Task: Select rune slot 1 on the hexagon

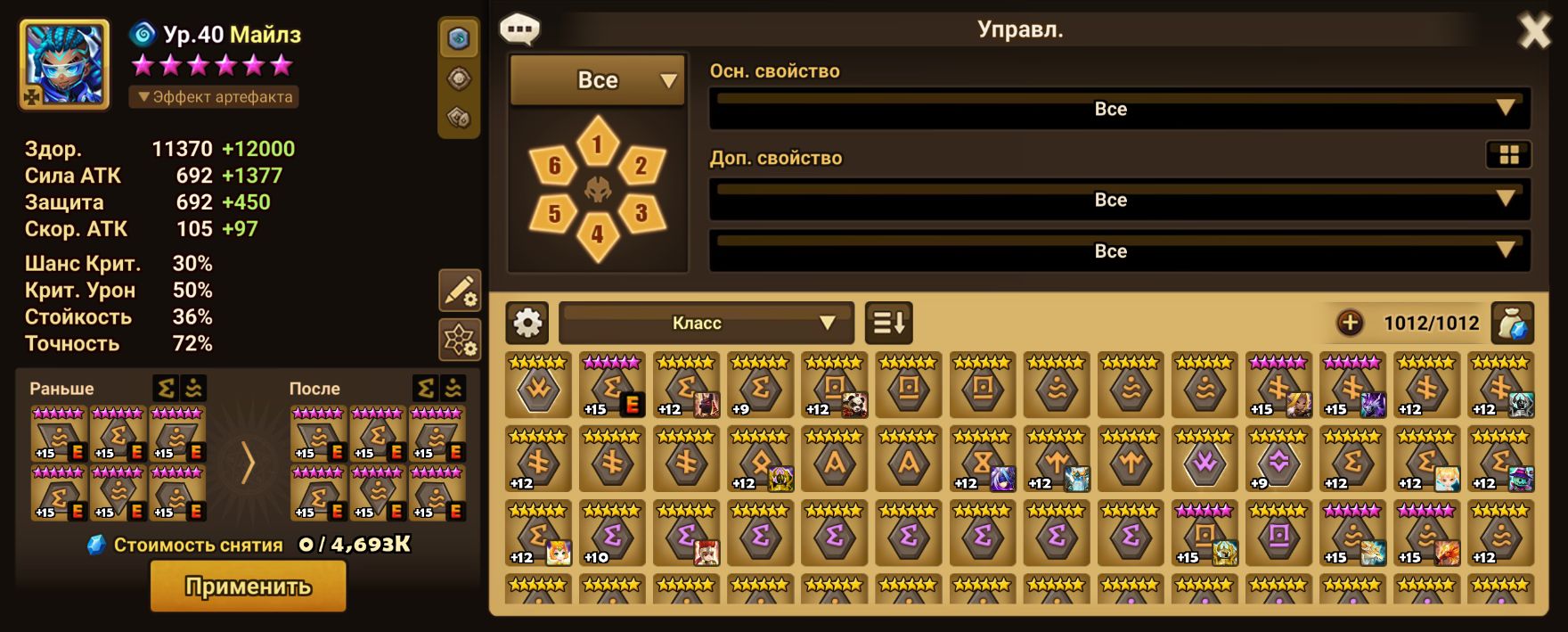Action: (x=597, y=143)
